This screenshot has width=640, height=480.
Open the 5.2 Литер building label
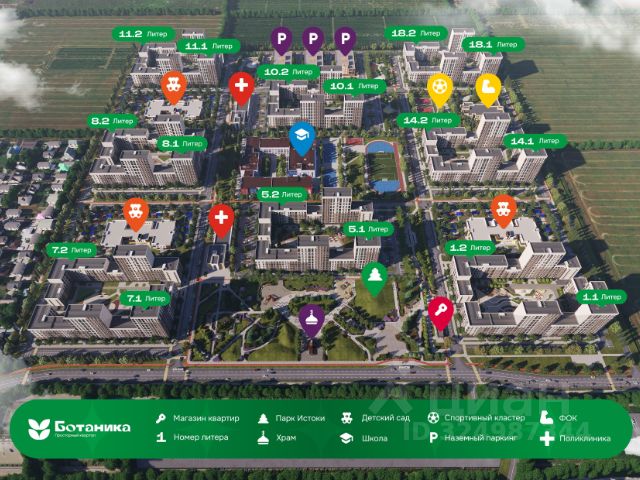(x=281, y=193)
